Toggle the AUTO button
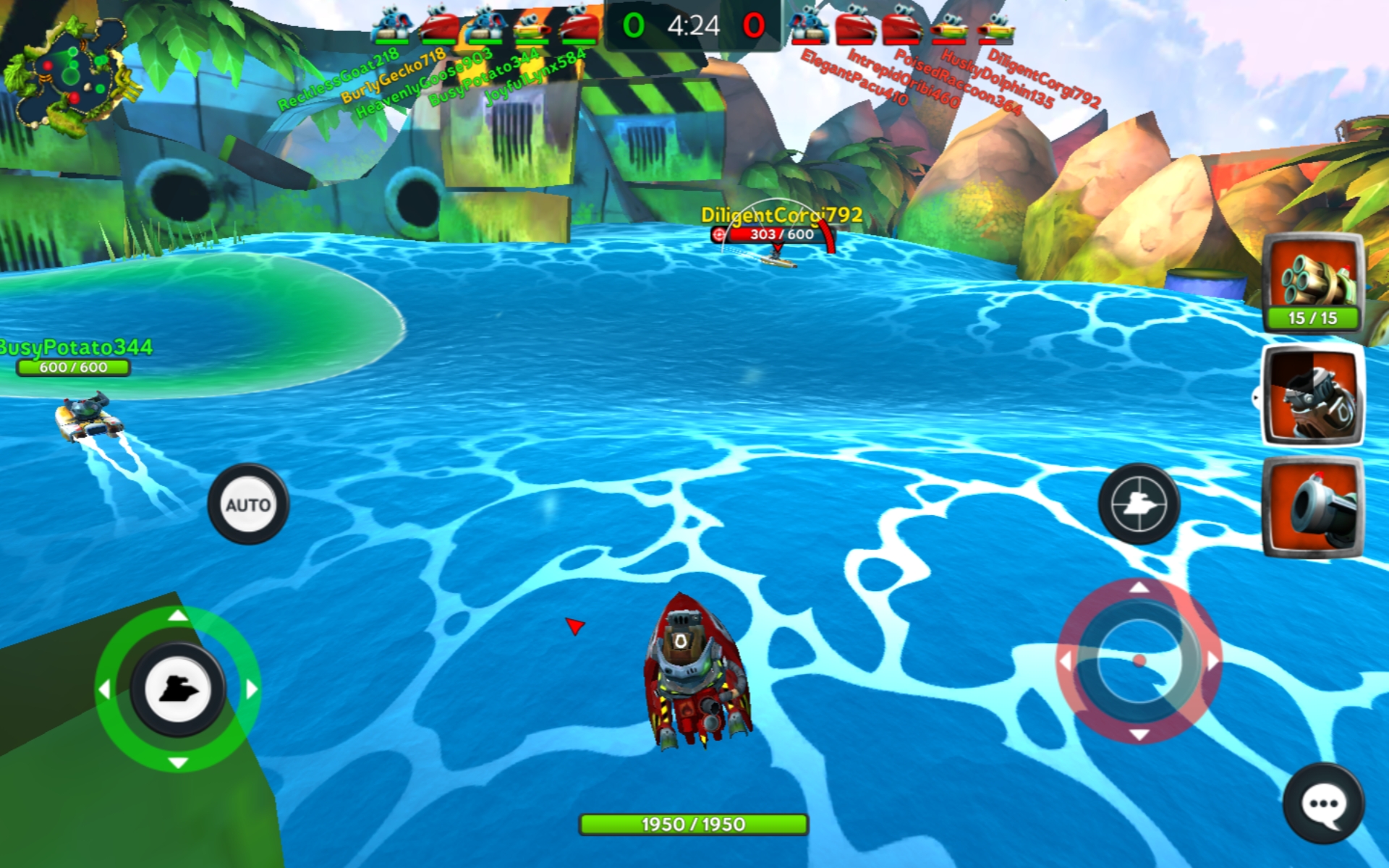Image resolution: width=1389 pixels, height=868 pixels. tap(248, 504)
